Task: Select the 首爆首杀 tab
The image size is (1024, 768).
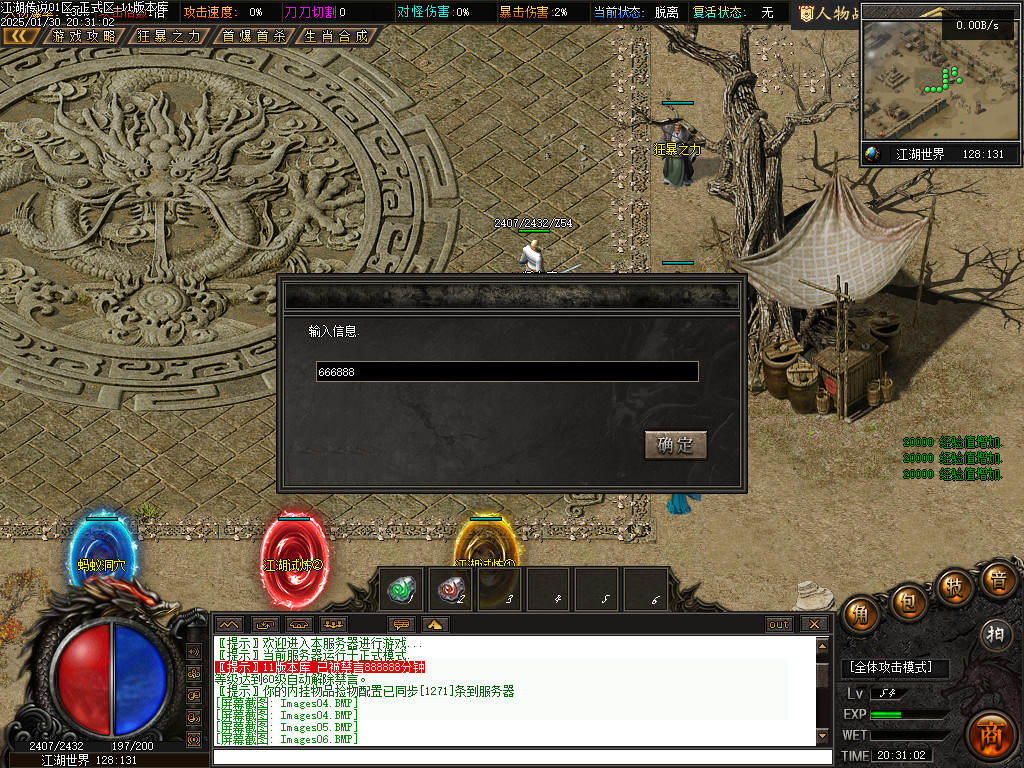Action: [253, 36]
